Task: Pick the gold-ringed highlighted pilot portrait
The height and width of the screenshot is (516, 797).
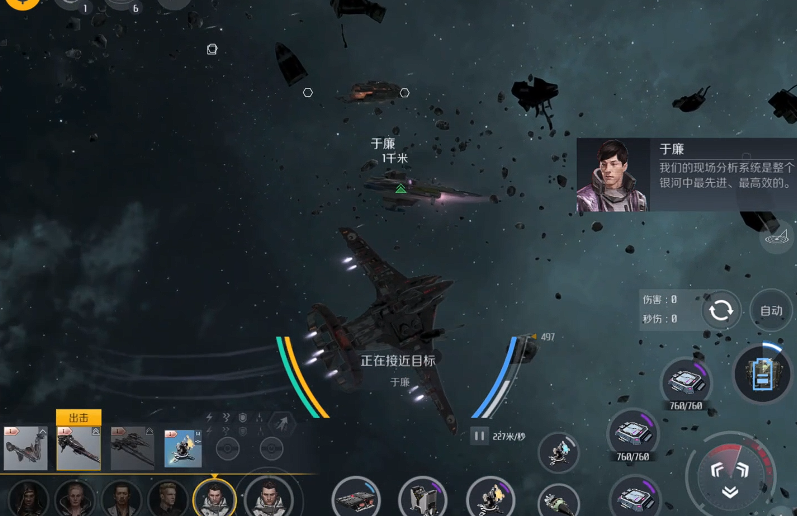Action: 215,497
